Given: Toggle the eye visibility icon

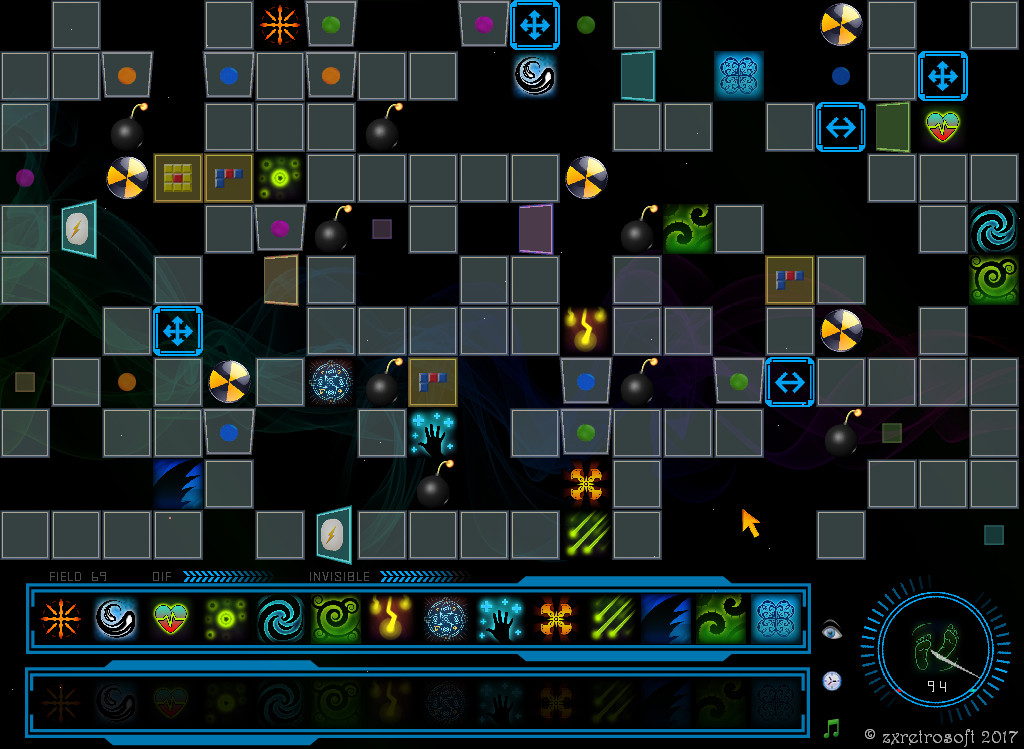Looking at the screenshot, I should pyautogui.click(x=832, y=630).
